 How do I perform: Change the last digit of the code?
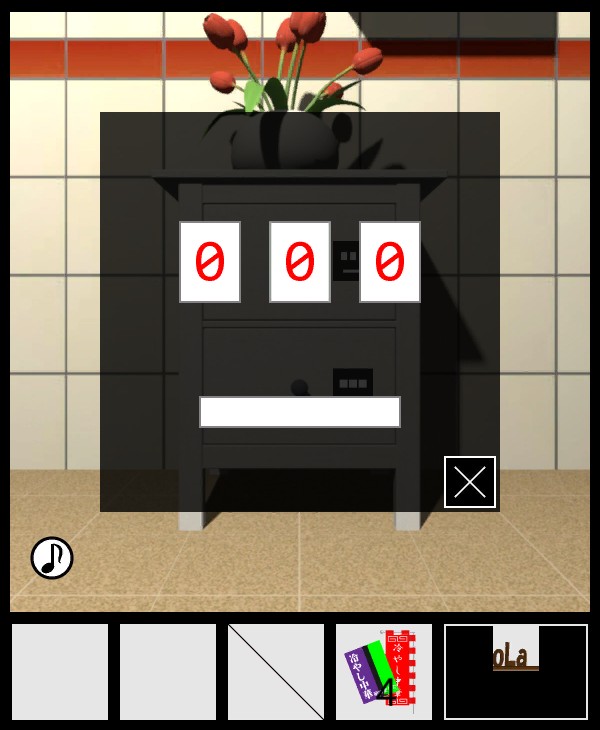pos(390,262)
